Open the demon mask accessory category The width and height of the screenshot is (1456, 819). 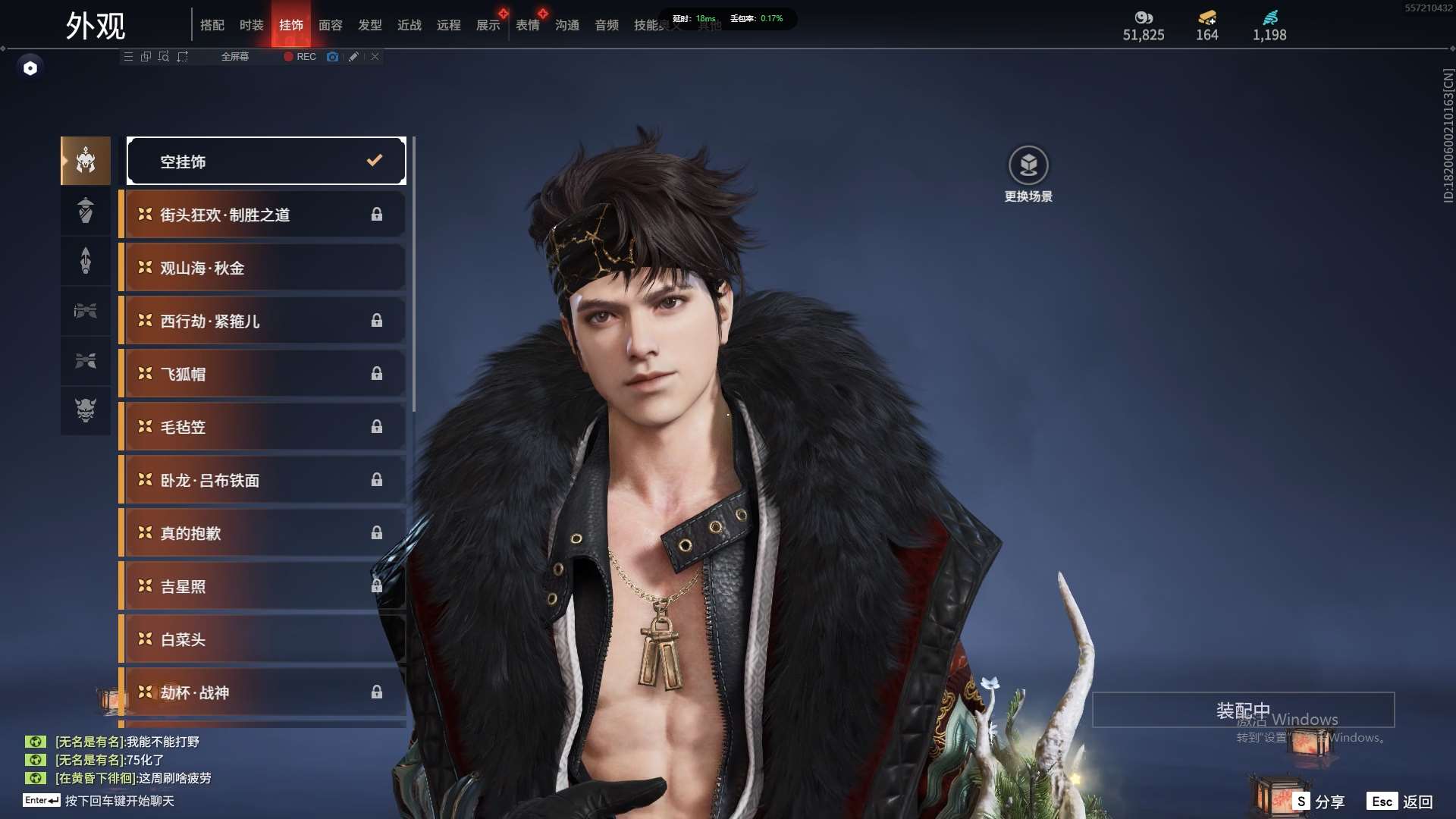86,410
